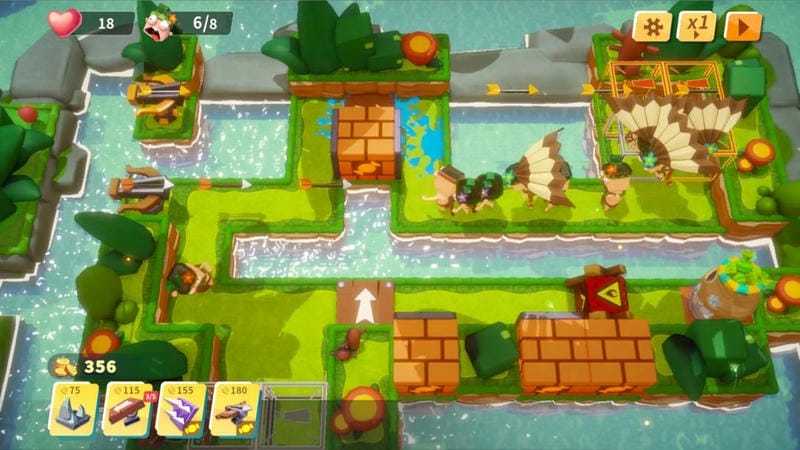Screen dimensions: 800x450
Task: Start the wave with the play button
Action: 743,26
